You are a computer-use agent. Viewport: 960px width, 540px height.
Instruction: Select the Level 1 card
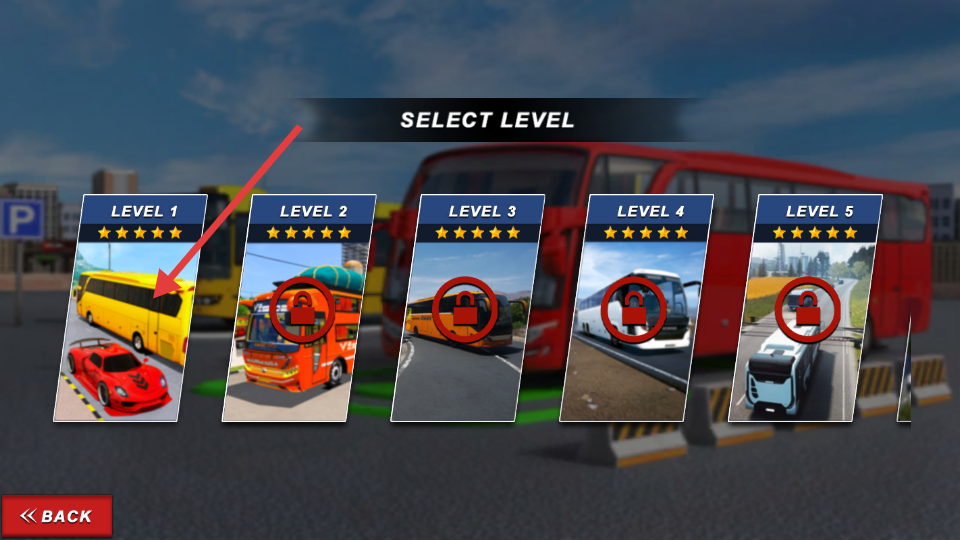coord(130,310)
